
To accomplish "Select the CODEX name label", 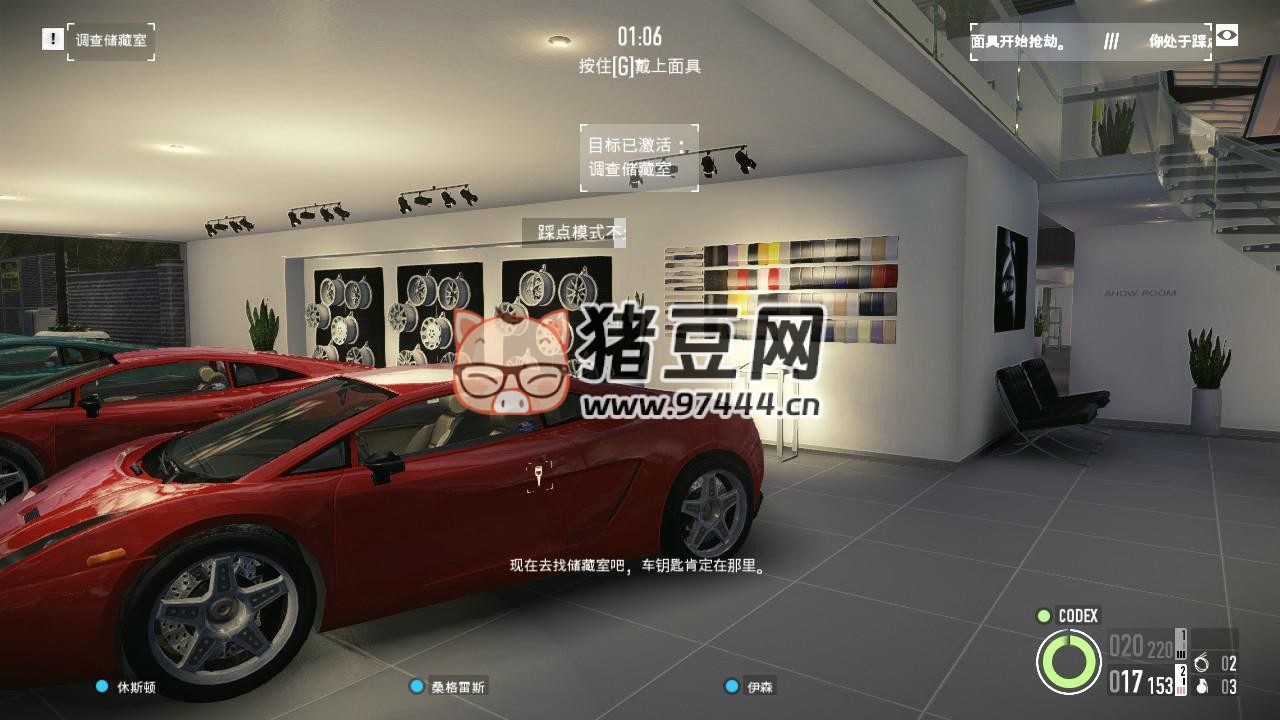I will coord(1077,617).
